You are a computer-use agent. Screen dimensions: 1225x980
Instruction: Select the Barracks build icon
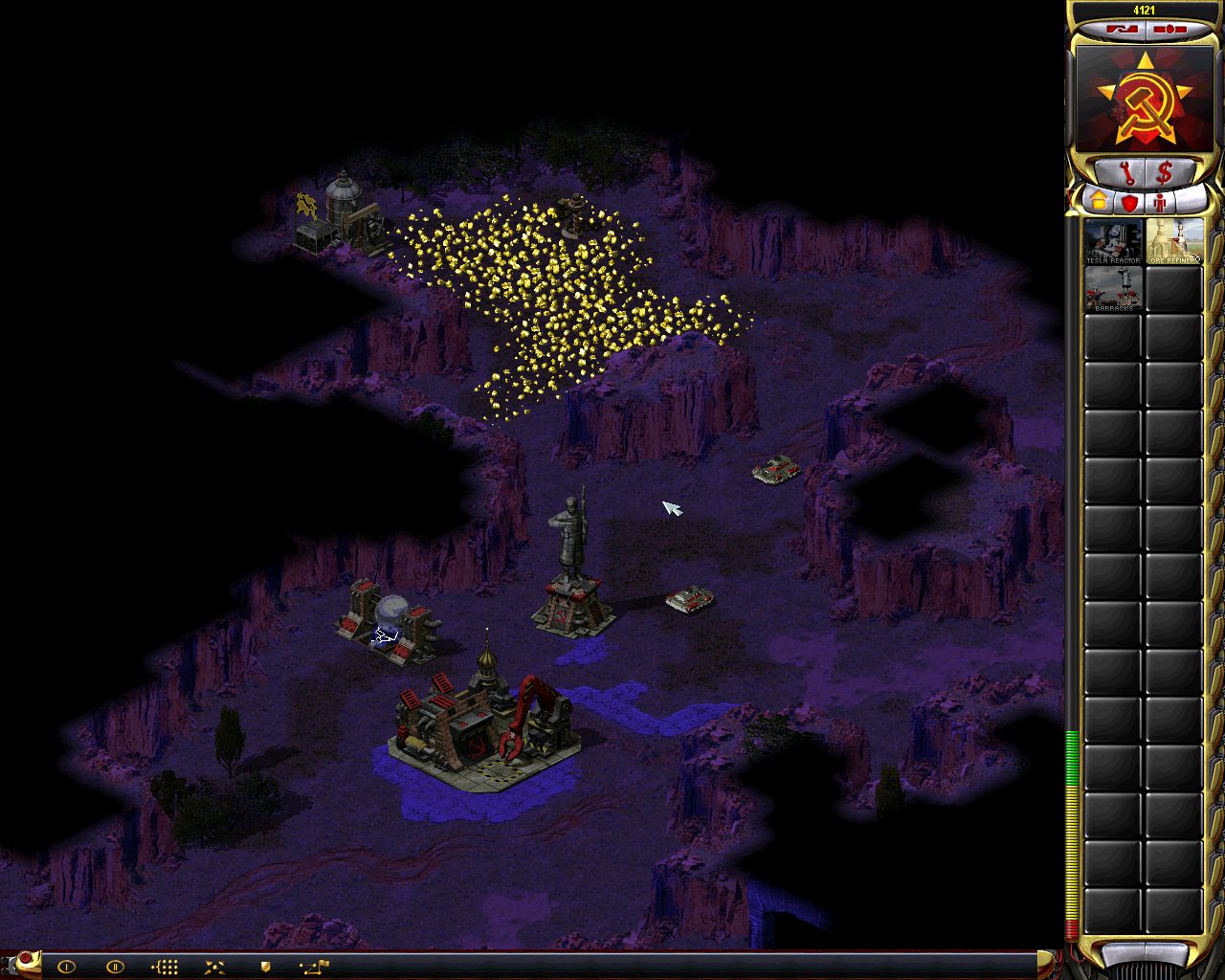click(1112, 289)
